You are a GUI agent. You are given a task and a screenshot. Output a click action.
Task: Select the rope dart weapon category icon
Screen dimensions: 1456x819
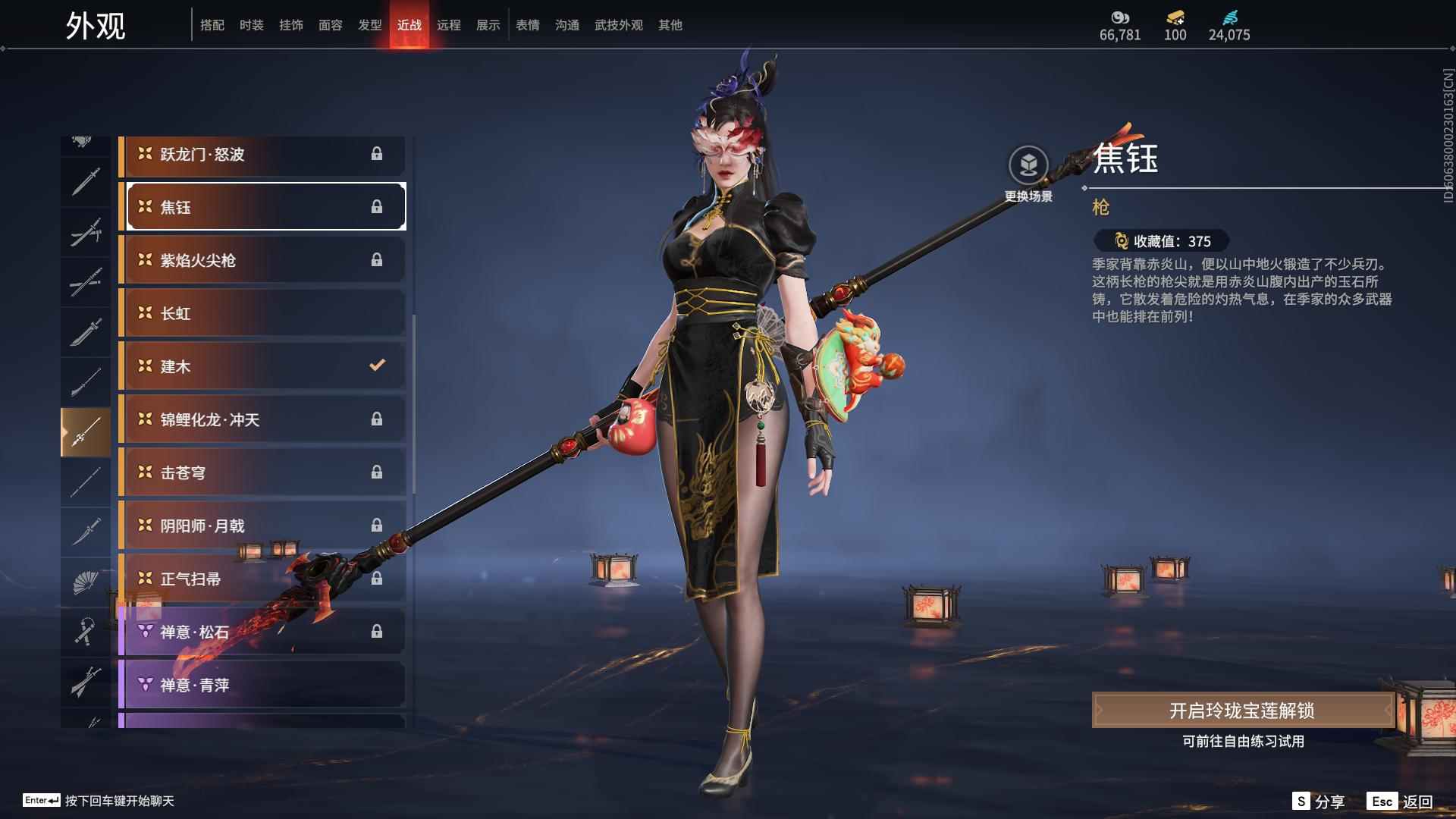[86, 632]
